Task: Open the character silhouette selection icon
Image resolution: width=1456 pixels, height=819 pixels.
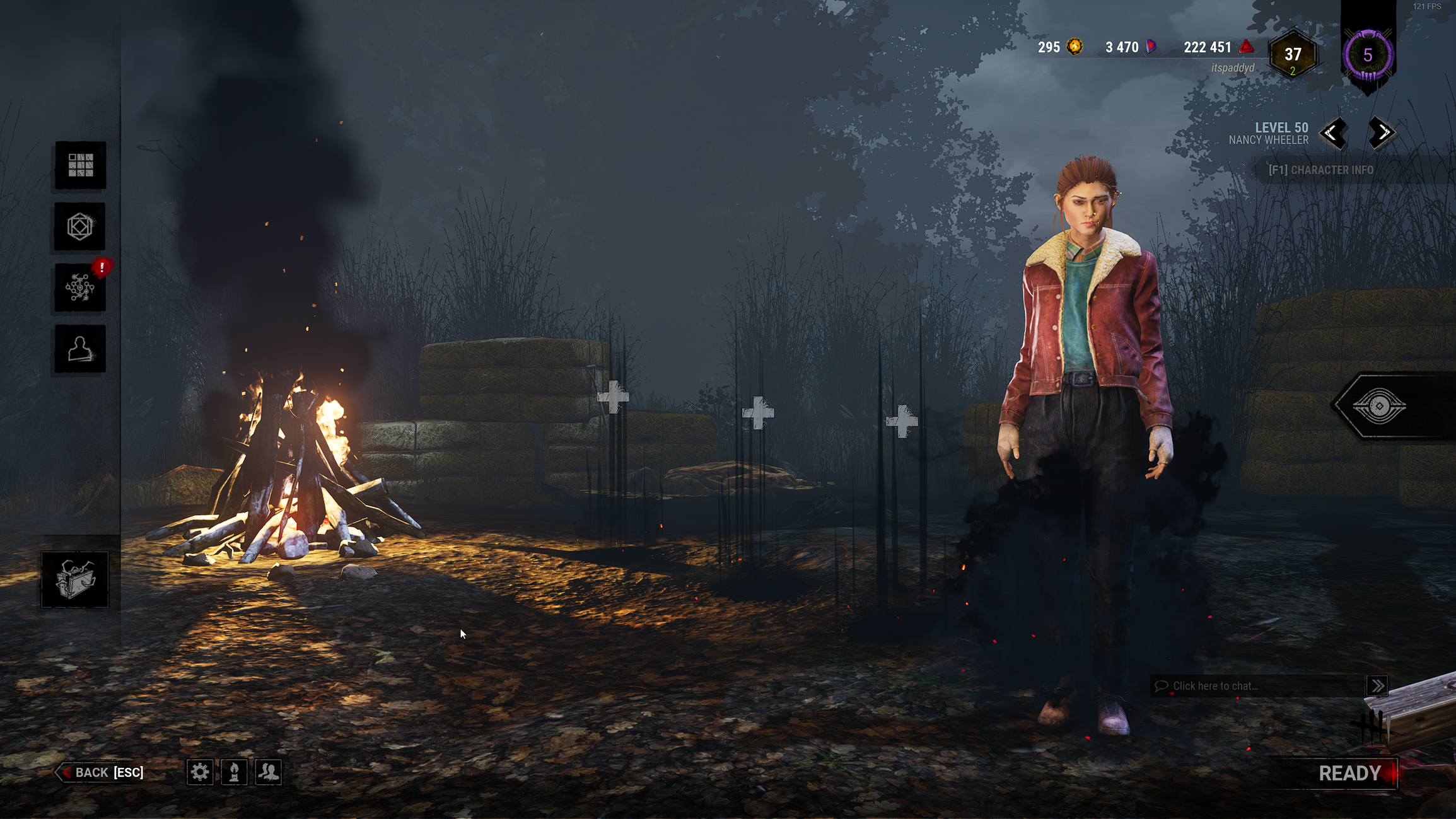Action: tap(80, 349)
